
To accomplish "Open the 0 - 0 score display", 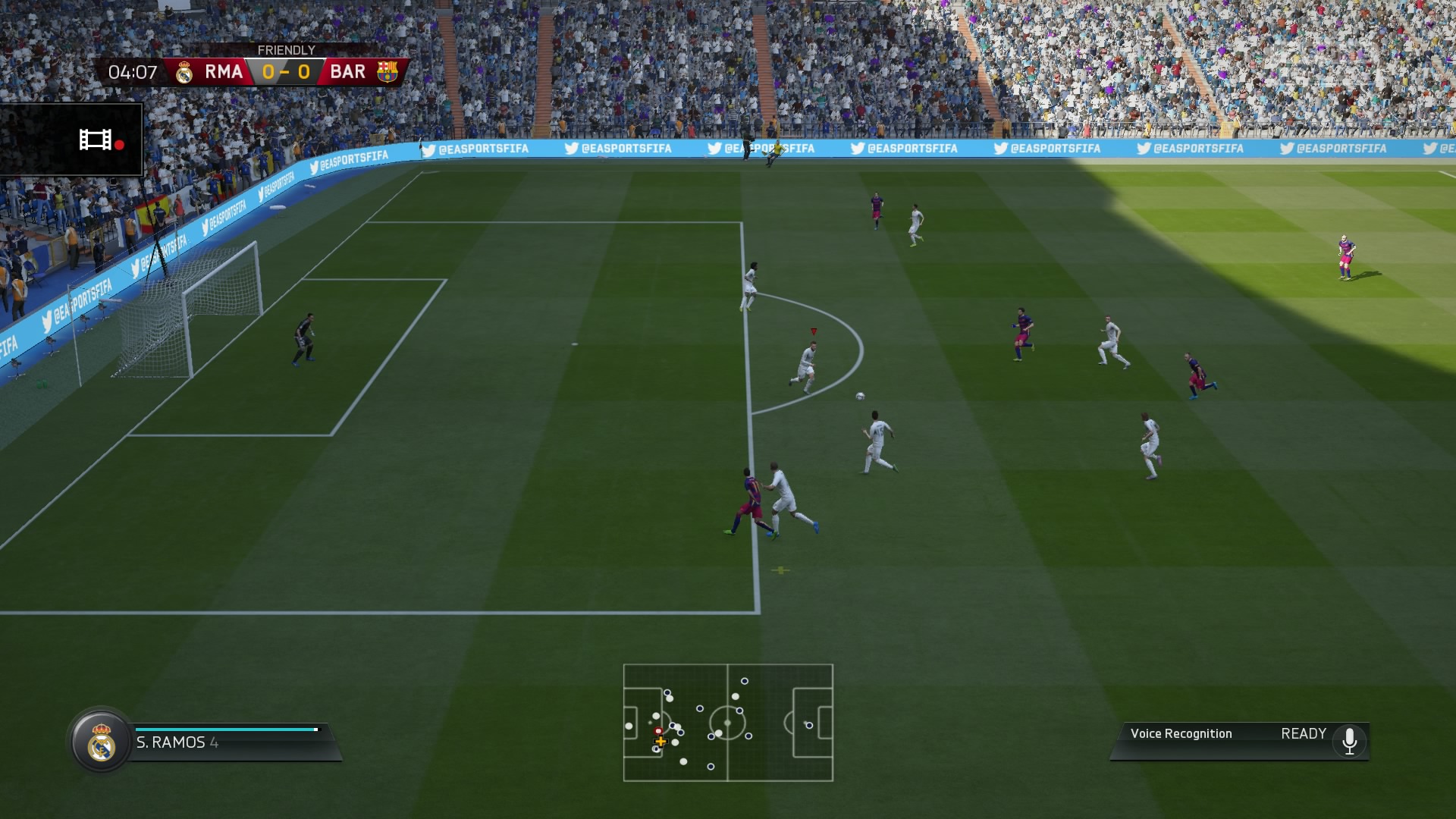I will click(288, 72).
